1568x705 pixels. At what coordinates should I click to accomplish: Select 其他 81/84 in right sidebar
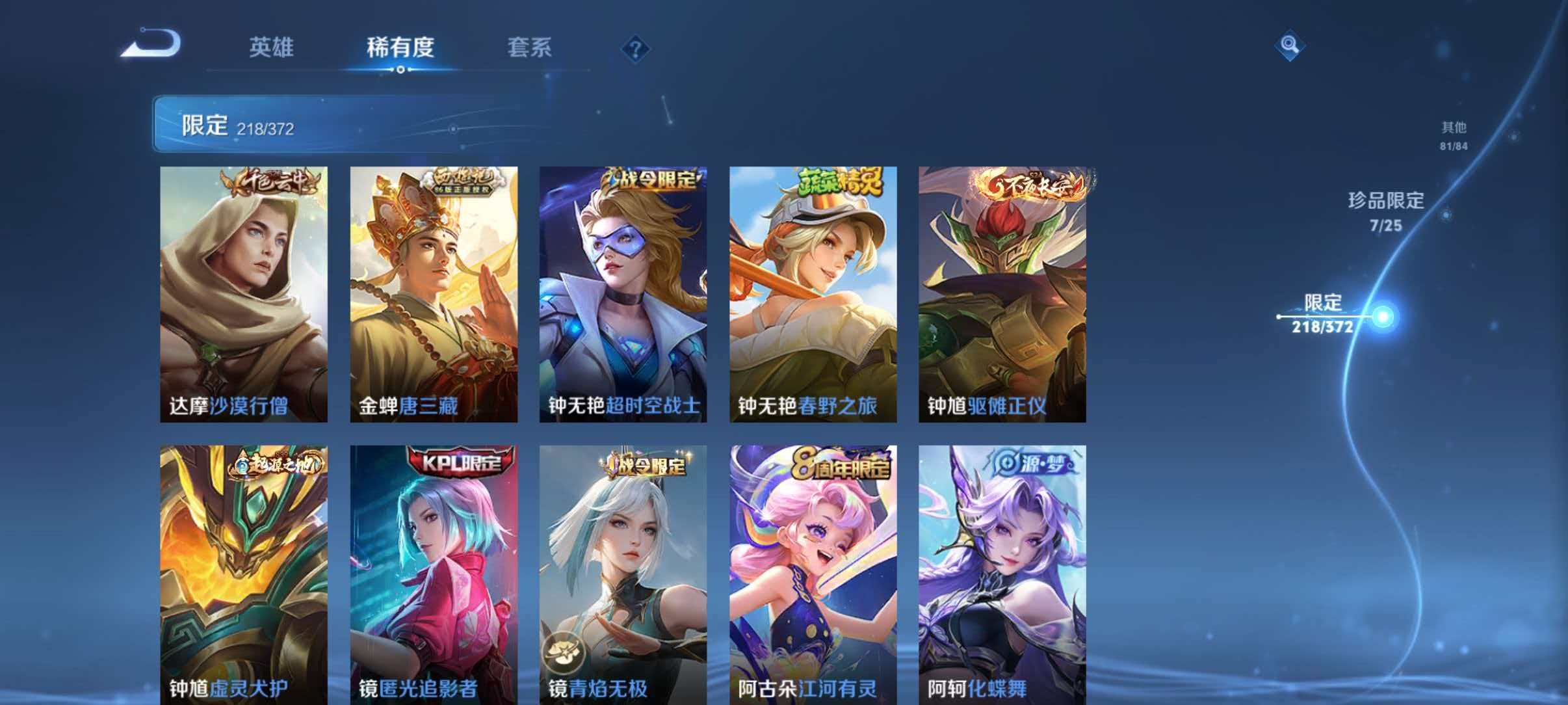coord(1453,135)
